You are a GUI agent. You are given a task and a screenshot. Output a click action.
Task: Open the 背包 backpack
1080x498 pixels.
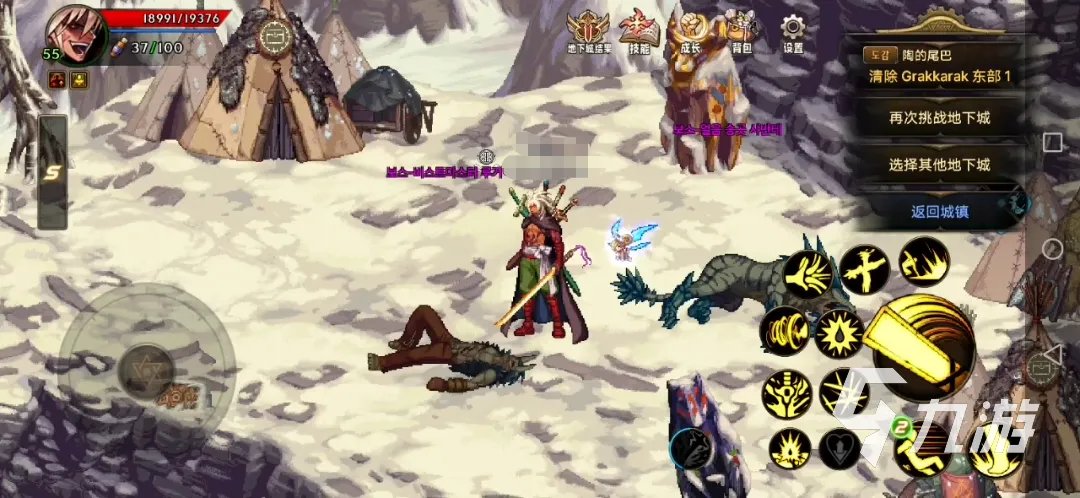tap(741, 32)
